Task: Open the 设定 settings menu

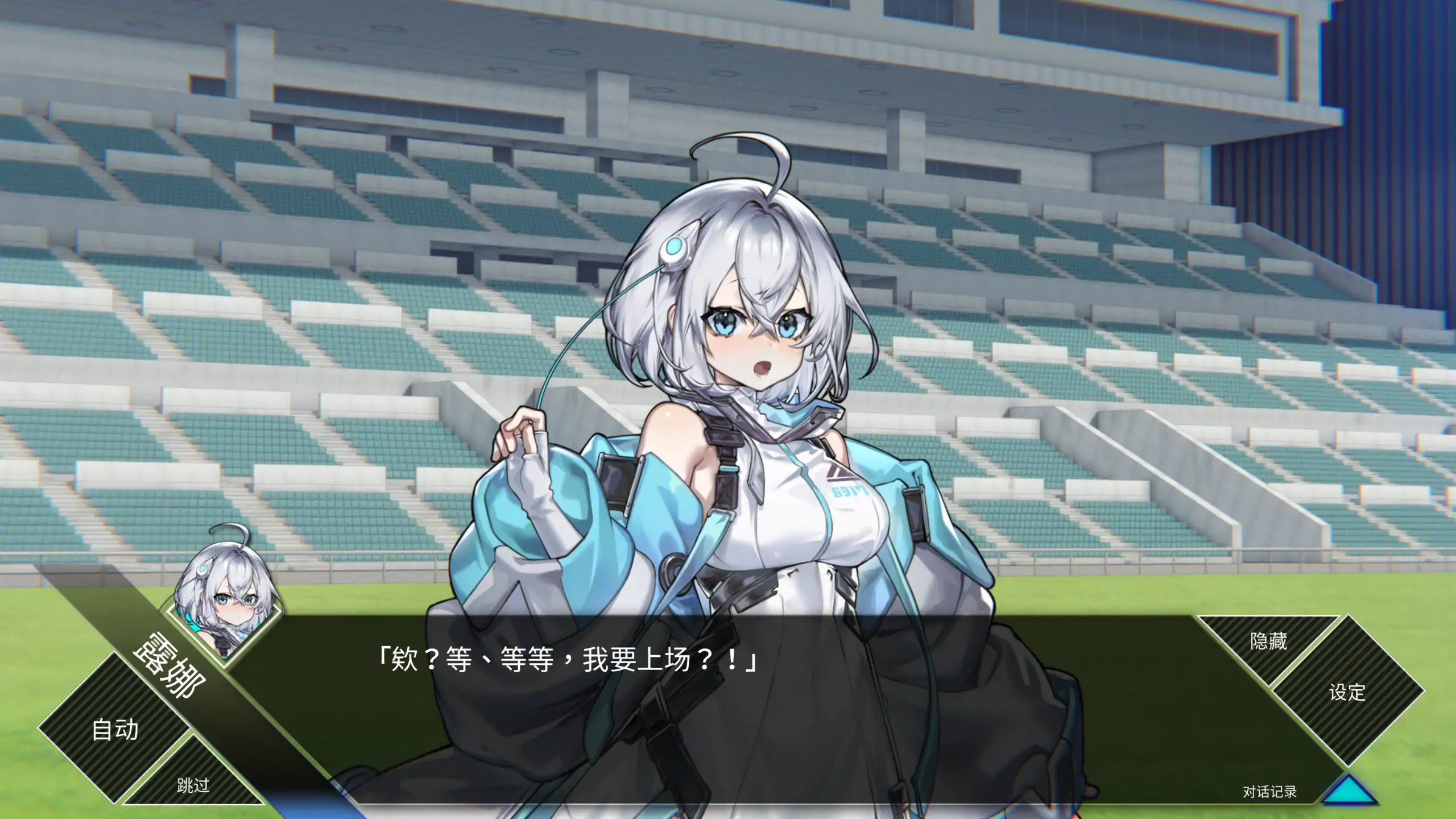Action: coord(1347,693)
